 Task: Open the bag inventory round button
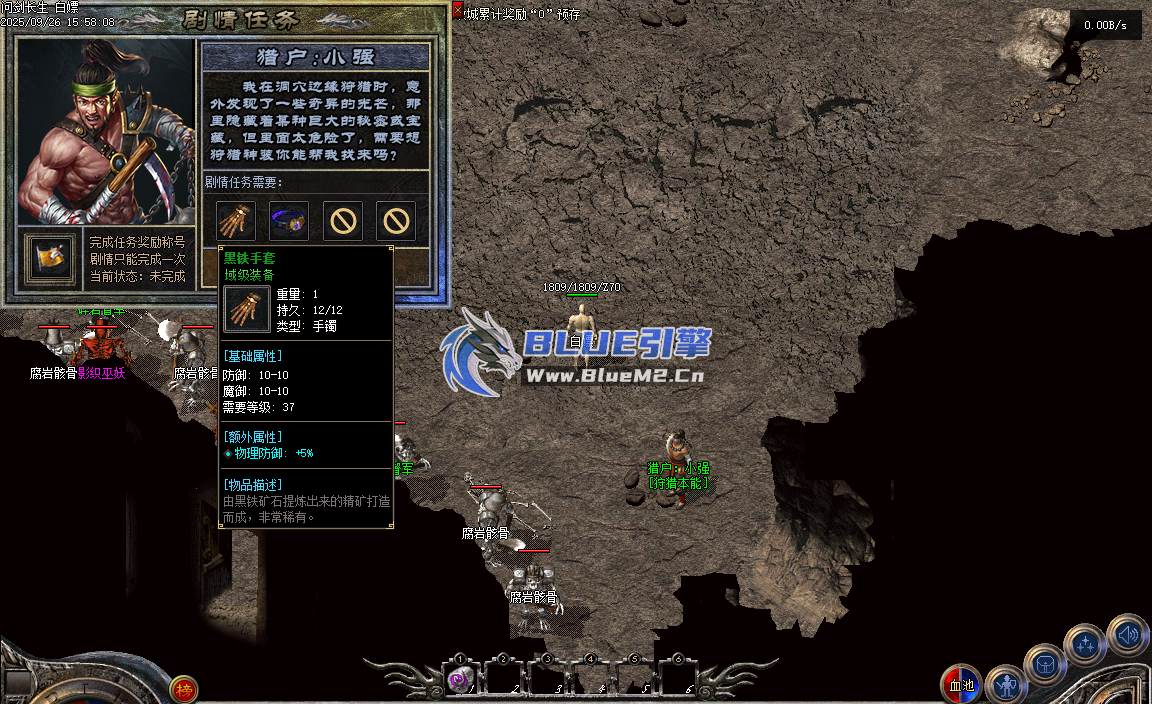pyautogui.click(x=1045, y=664)
